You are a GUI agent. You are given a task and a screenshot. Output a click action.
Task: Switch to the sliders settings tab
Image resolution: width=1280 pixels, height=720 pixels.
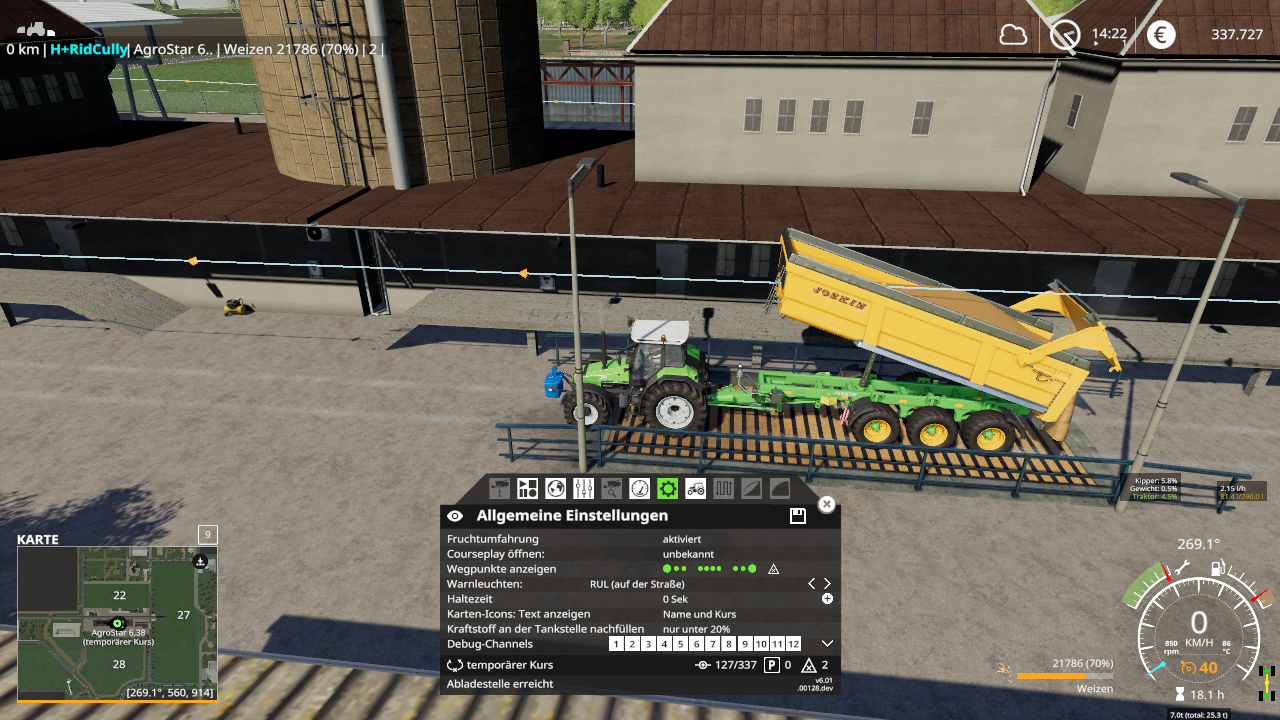pos(584,488)
